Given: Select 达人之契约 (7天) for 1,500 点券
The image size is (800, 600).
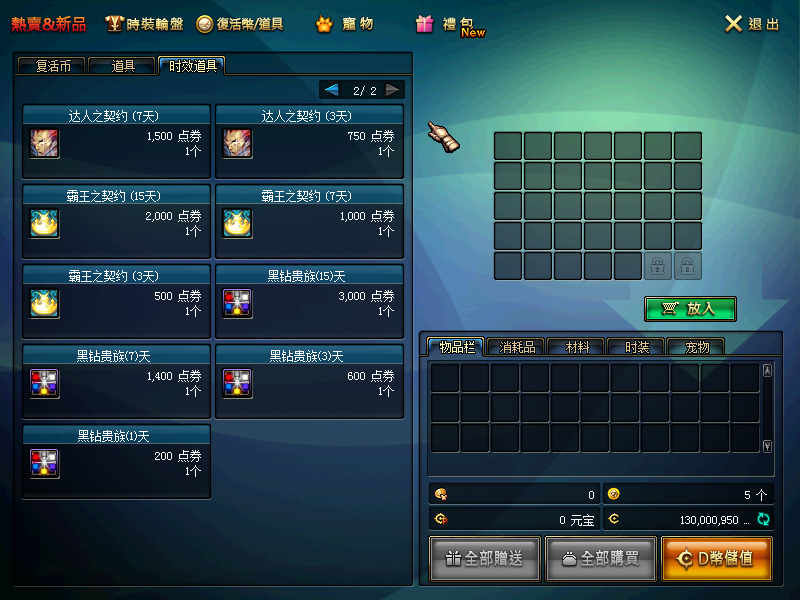Looking at the screenshot, I should click(x=116, y=141).
